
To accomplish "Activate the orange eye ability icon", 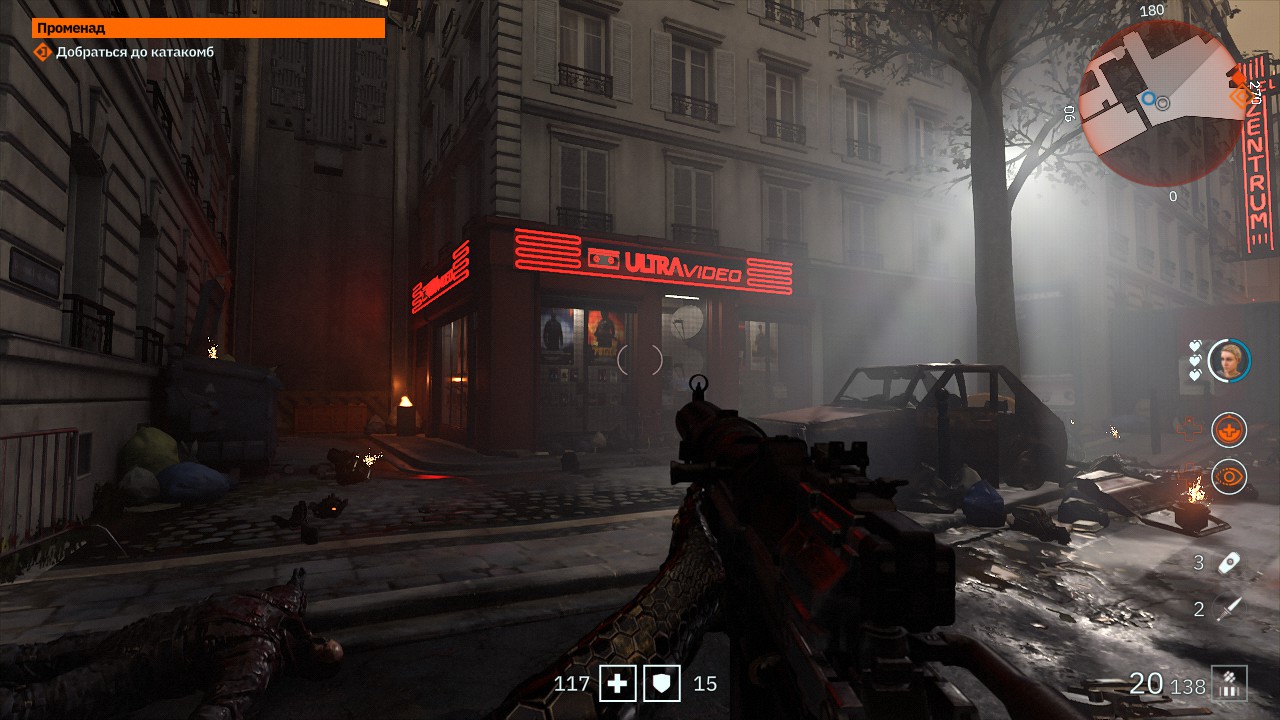I will pyautogui.click(x=1228, y=477).
